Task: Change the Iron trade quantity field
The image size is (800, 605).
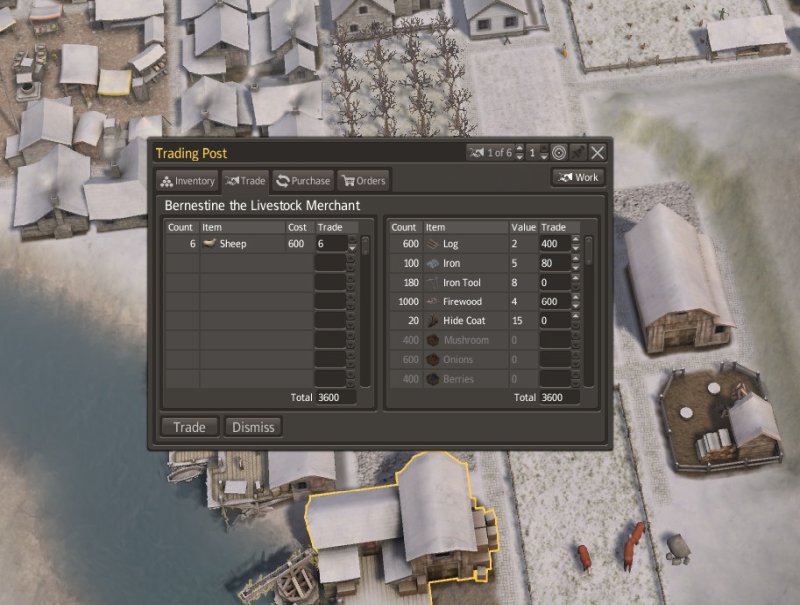Action: pos(553,263)
